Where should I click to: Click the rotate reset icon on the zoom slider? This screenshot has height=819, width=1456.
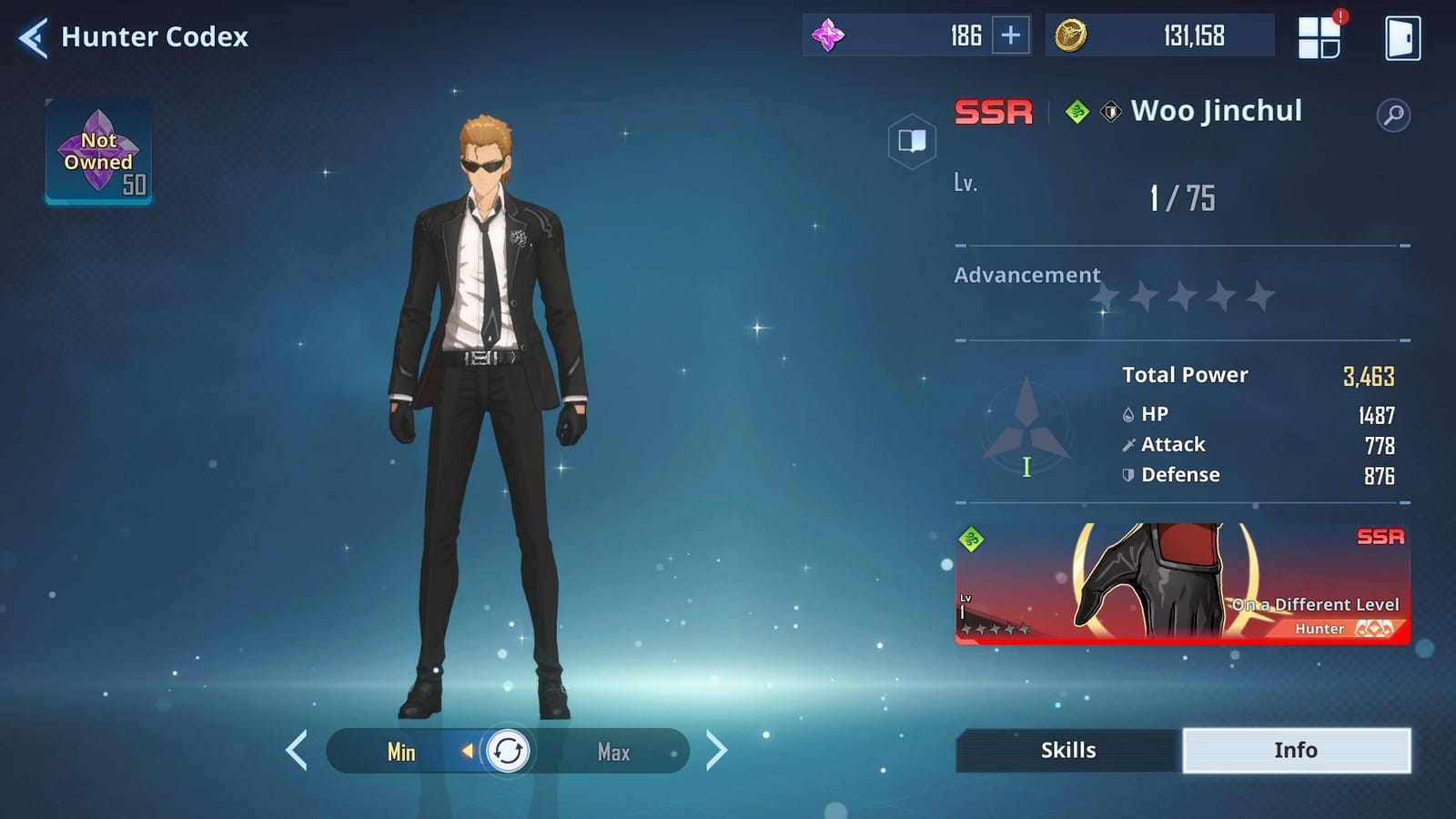pos(508,752)
